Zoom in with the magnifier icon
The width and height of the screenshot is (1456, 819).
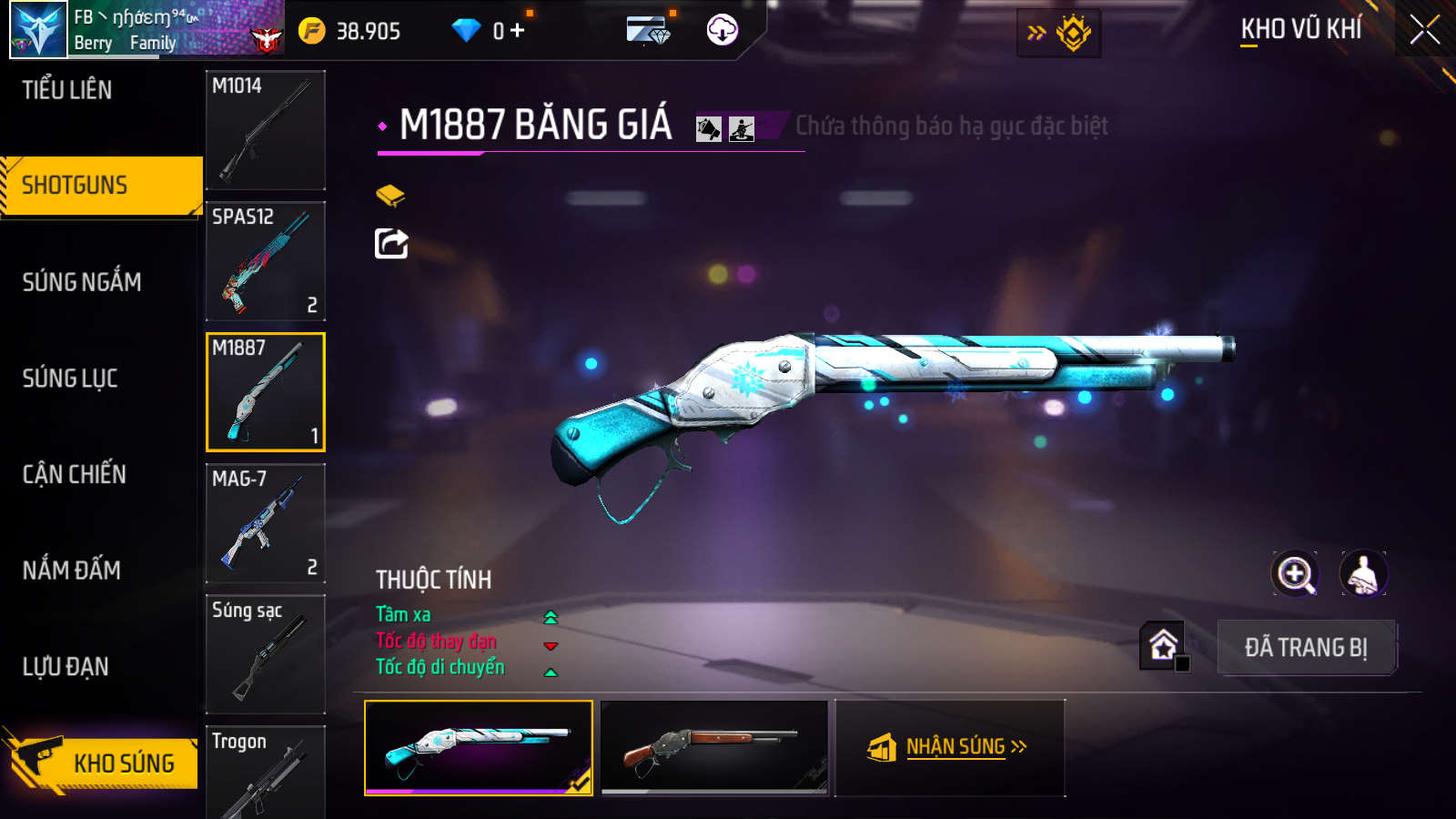1295,574
